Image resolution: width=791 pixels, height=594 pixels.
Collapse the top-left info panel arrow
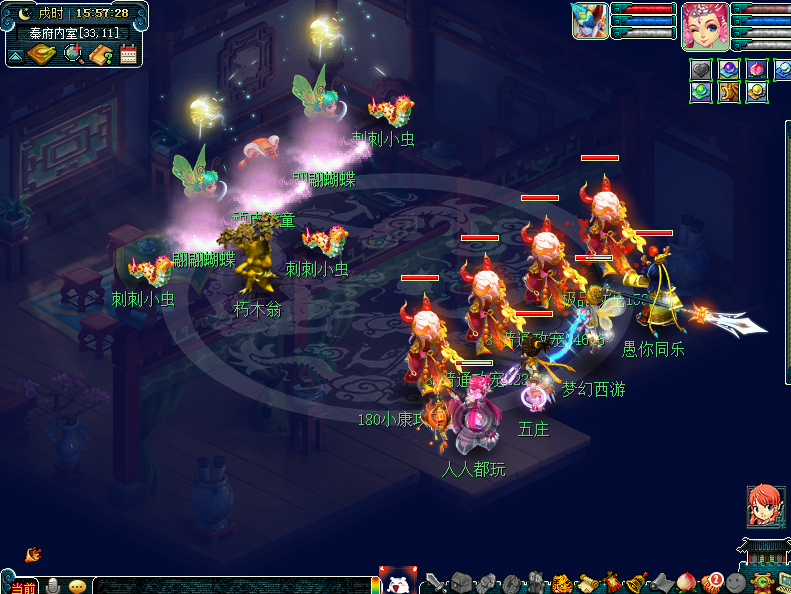coord(17,55)
